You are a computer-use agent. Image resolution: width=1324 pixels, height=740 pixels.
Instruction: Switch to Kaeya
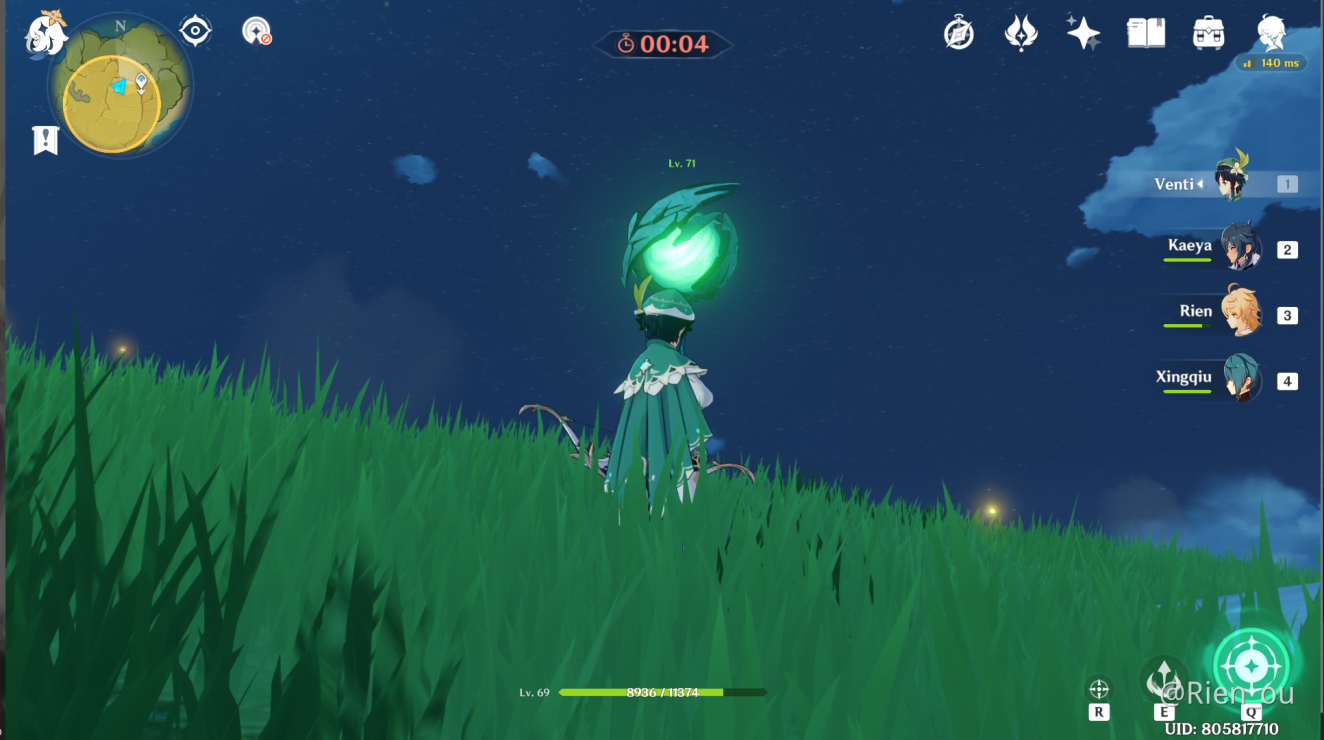1240,248
